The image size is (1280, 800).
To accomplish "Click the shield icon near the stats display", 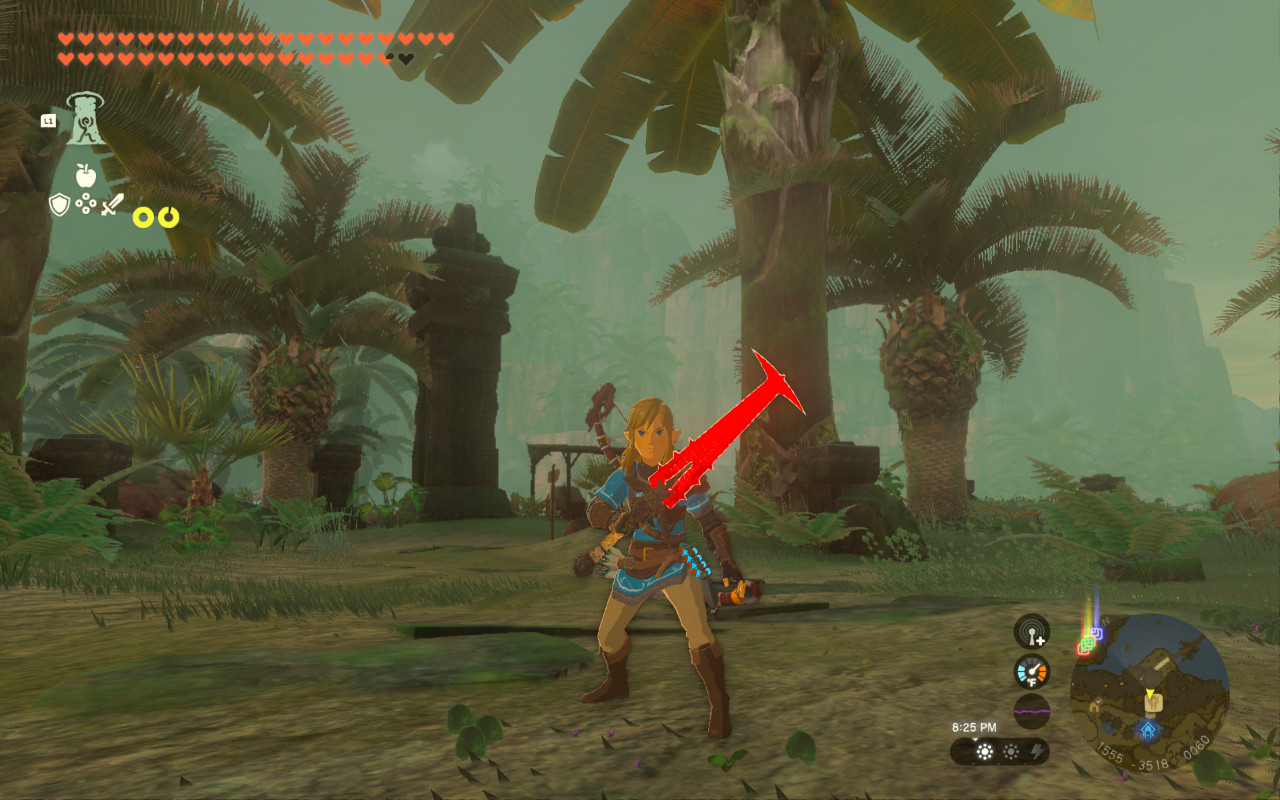I will 59,205.
